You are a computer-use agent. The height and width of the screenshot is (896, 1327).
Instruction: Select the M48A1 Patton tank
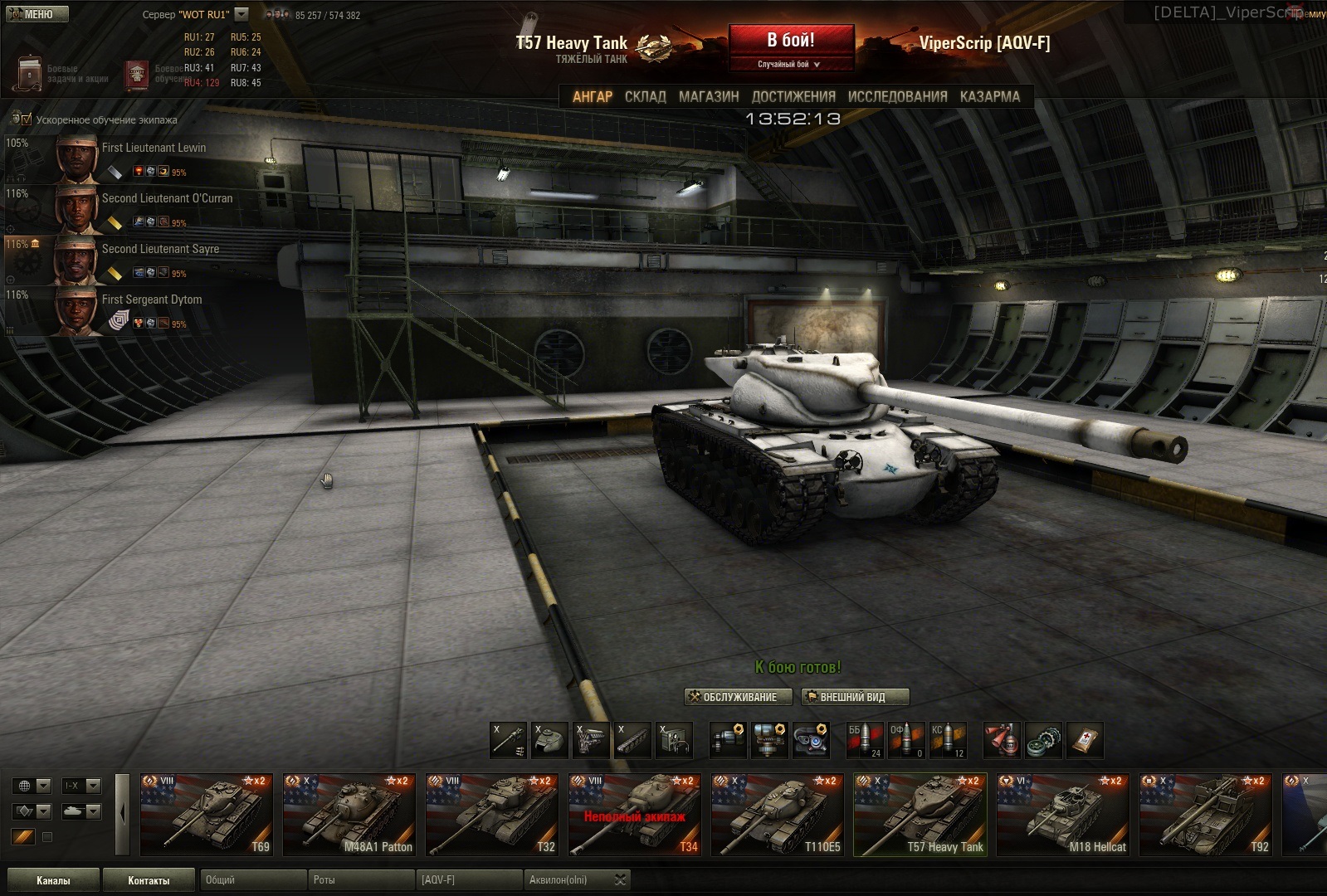[x=349, y=814]
